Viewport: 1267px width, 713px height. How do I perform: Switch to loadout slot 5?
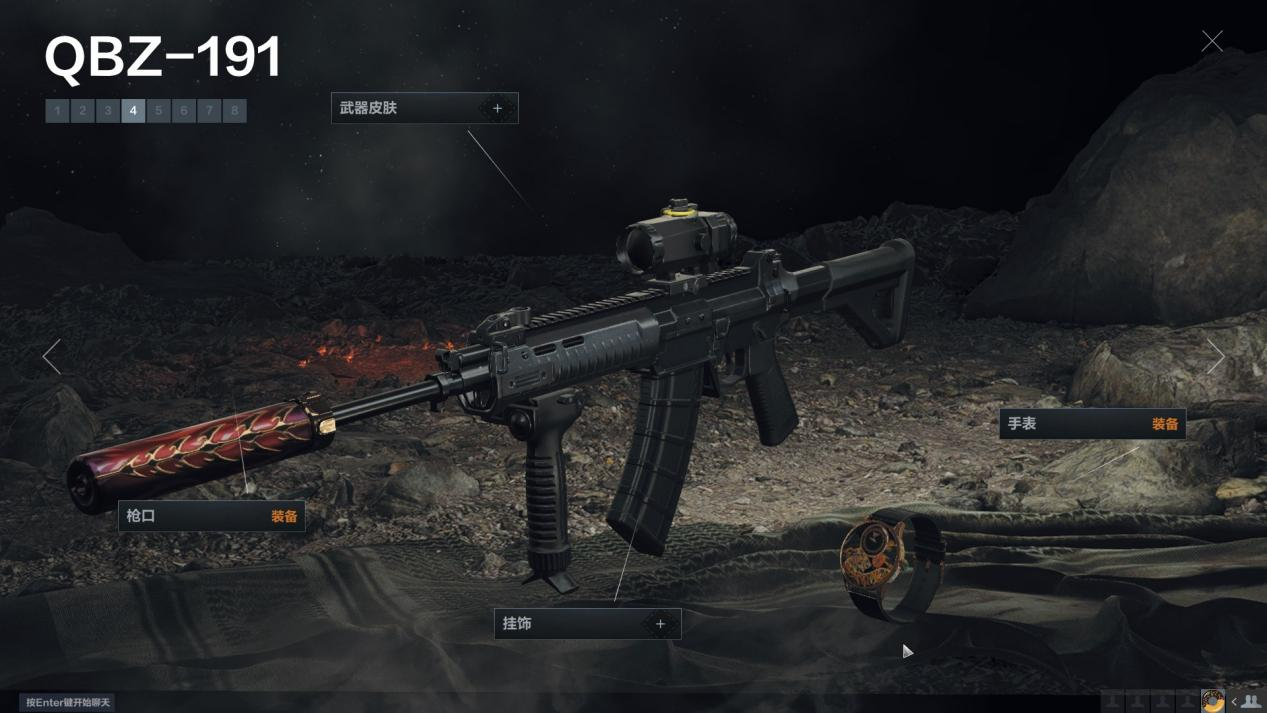tap(158, 111)
